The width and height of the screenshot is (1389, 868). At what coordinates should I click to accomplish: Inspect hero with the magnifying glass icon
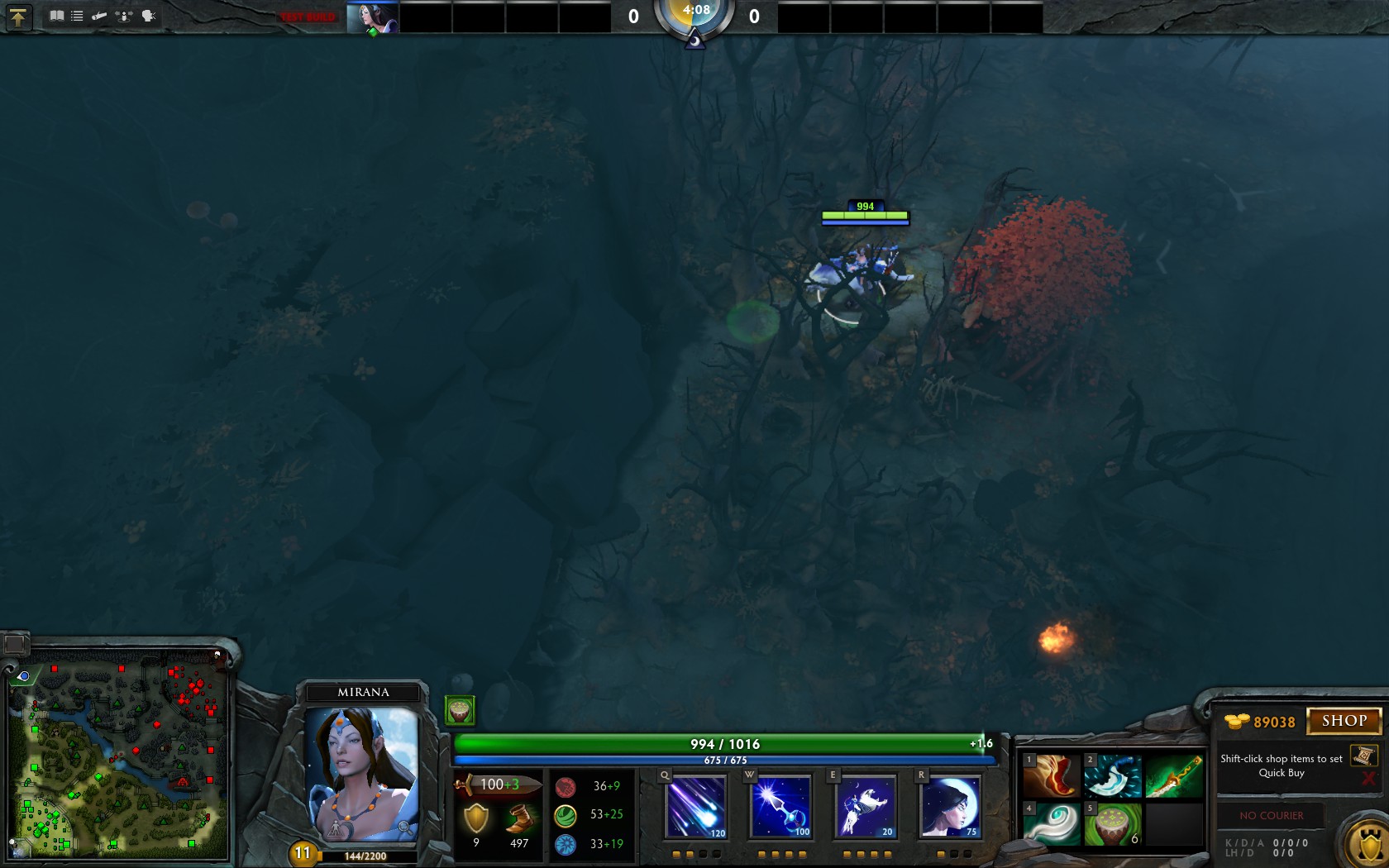[x=404, y=827]
